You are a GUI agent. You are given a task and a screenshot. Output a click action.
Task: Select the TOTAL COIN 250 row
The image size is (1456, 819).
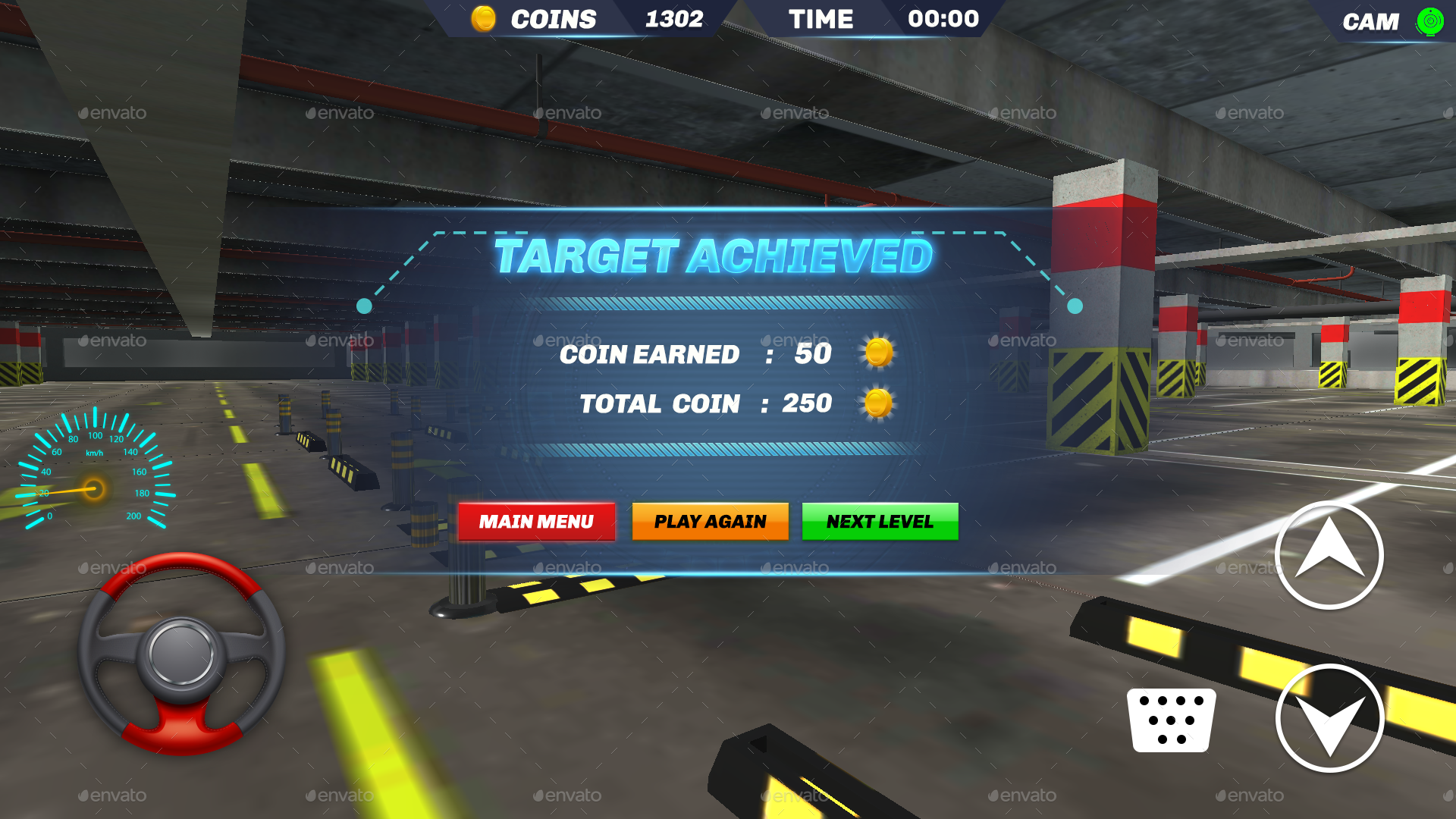click(705, 403)
